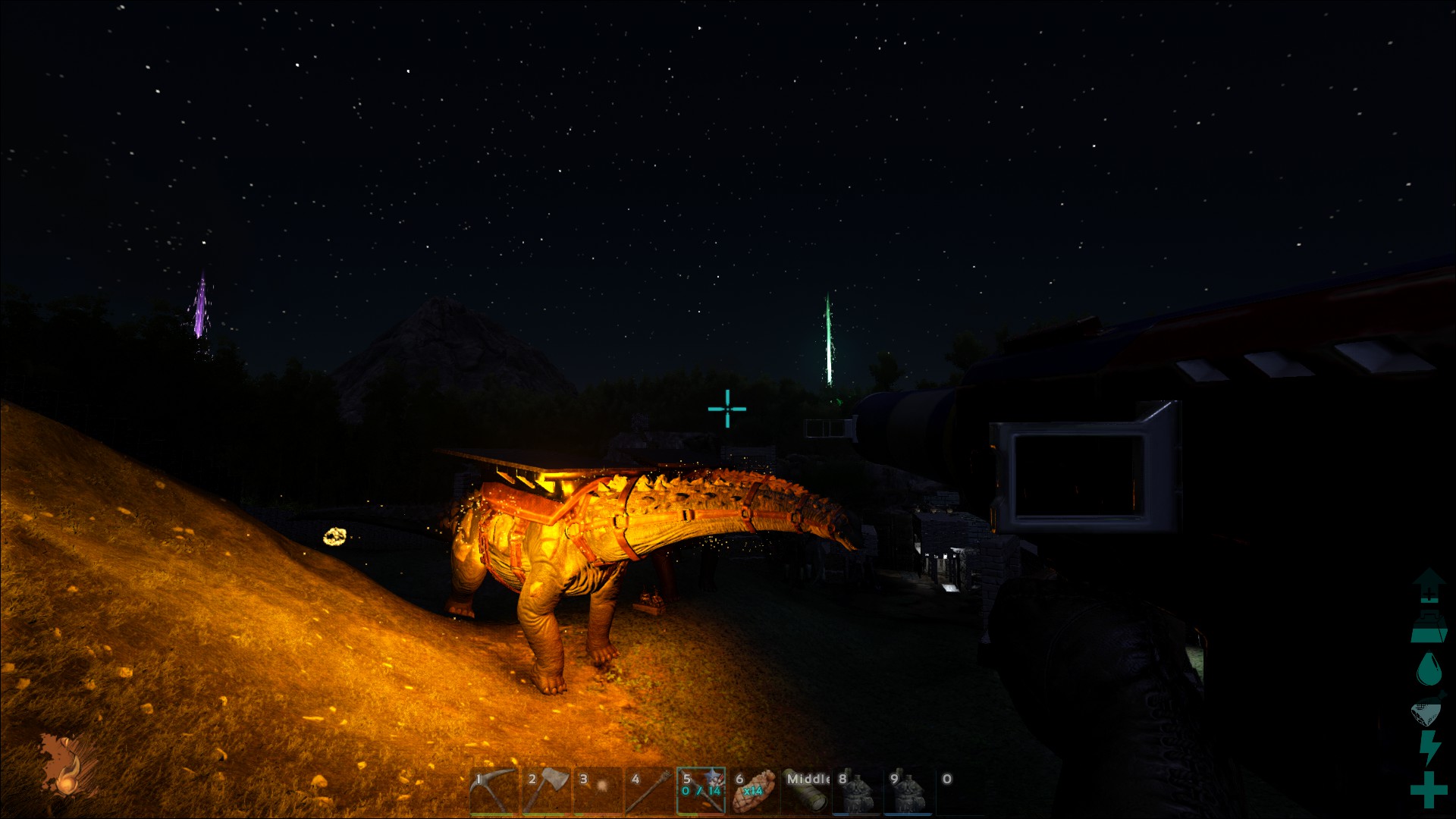Select the highlighted weapon slot showing 0/14
The height and width of the screenshot is (819, 1456).
tap(701, 791)
